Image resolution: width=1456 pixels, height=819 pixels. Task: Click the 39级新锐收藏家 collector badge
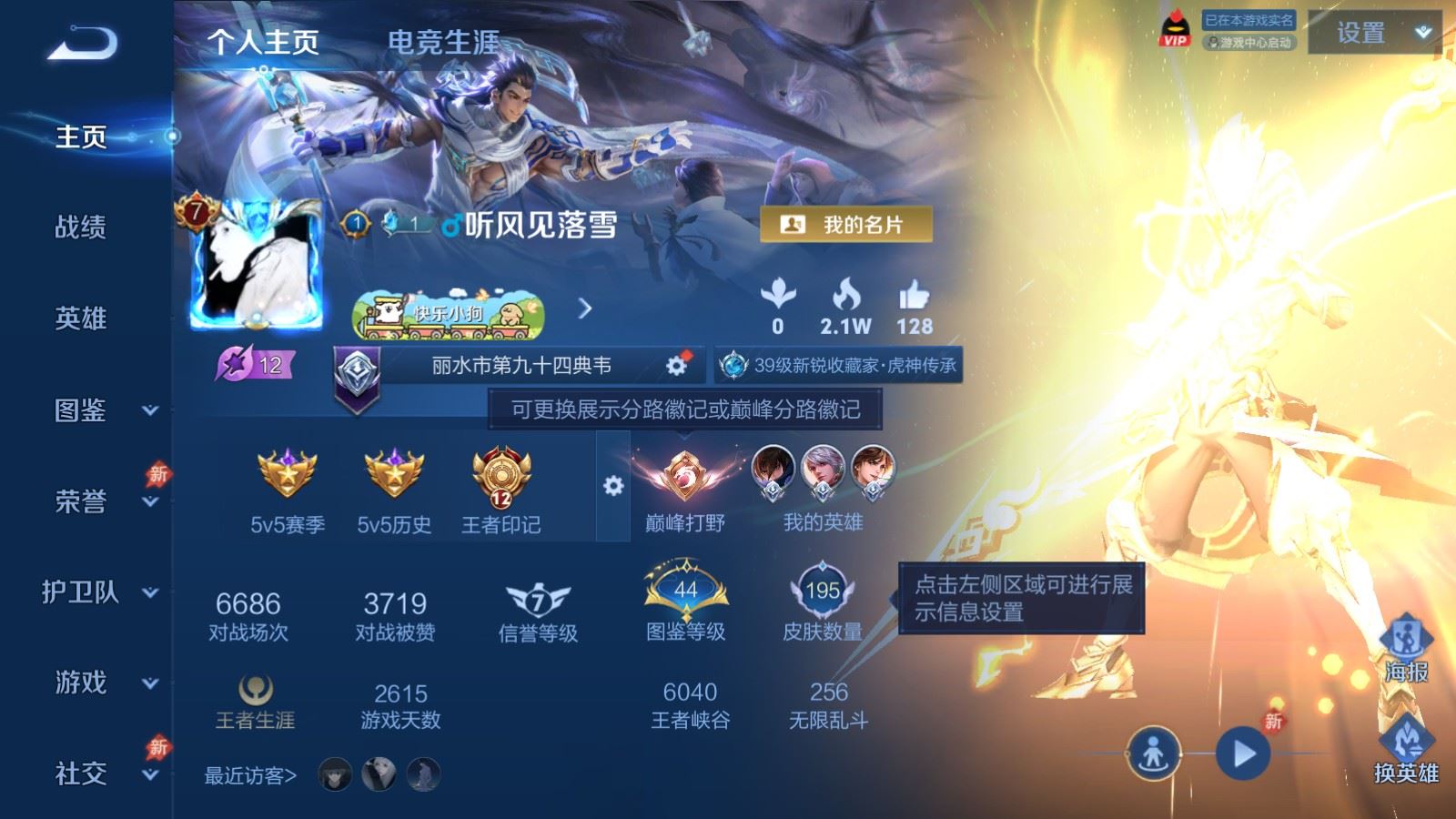pyautogui.click(x=839, y=368)
